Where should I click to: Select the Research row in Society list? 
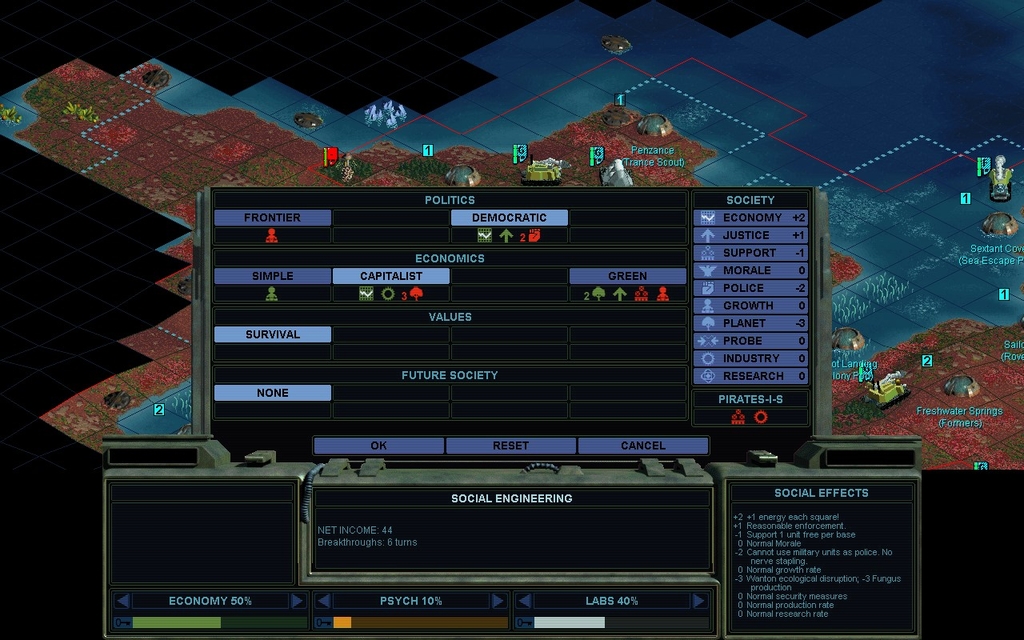(x=751, y=376)
